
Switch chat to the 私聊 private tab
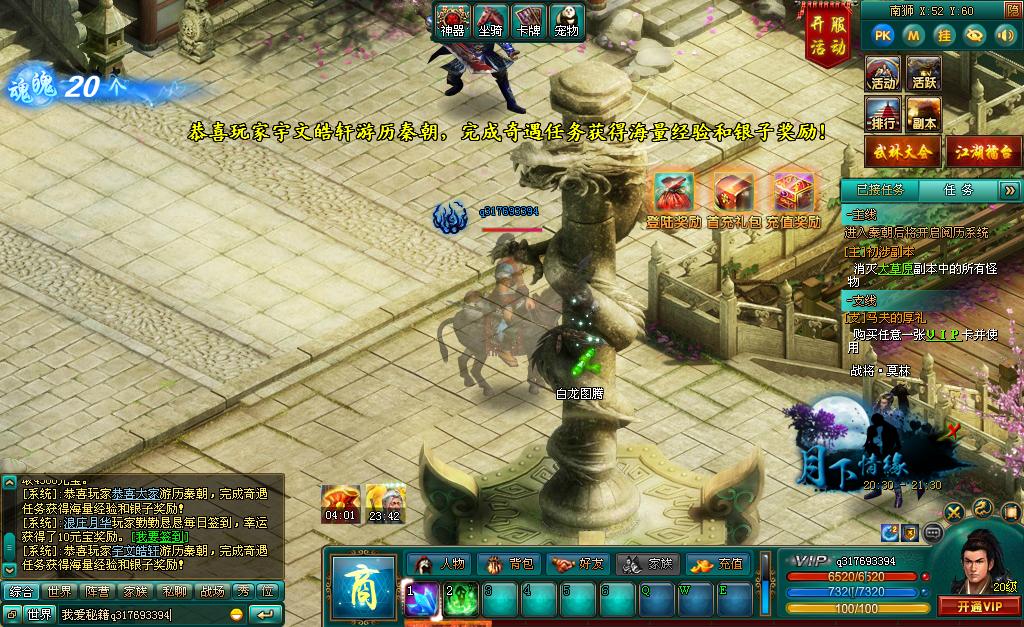click(x=174, y=591)
